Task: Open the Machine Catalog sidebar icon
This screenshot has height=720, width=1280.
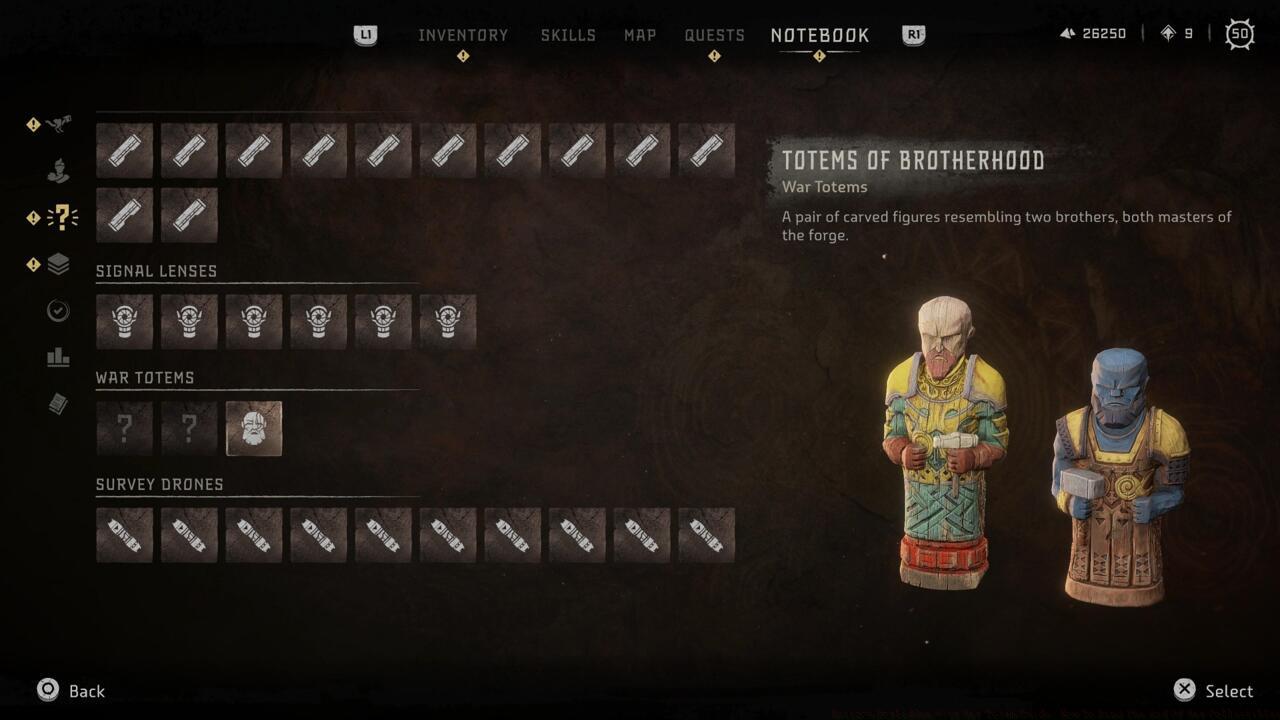Action: (58, 124)
